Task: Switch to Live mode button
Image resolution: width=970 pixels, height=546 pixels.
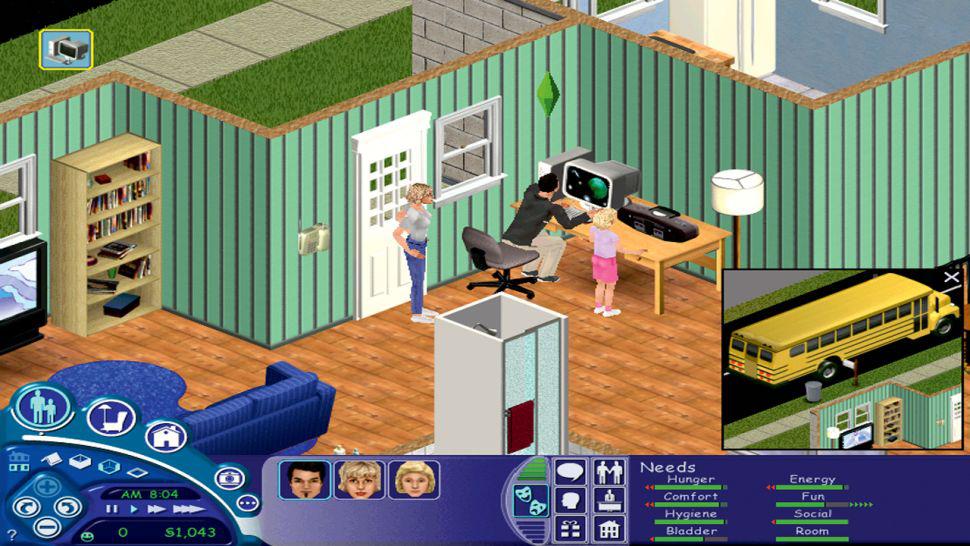Action: (42, 407)
